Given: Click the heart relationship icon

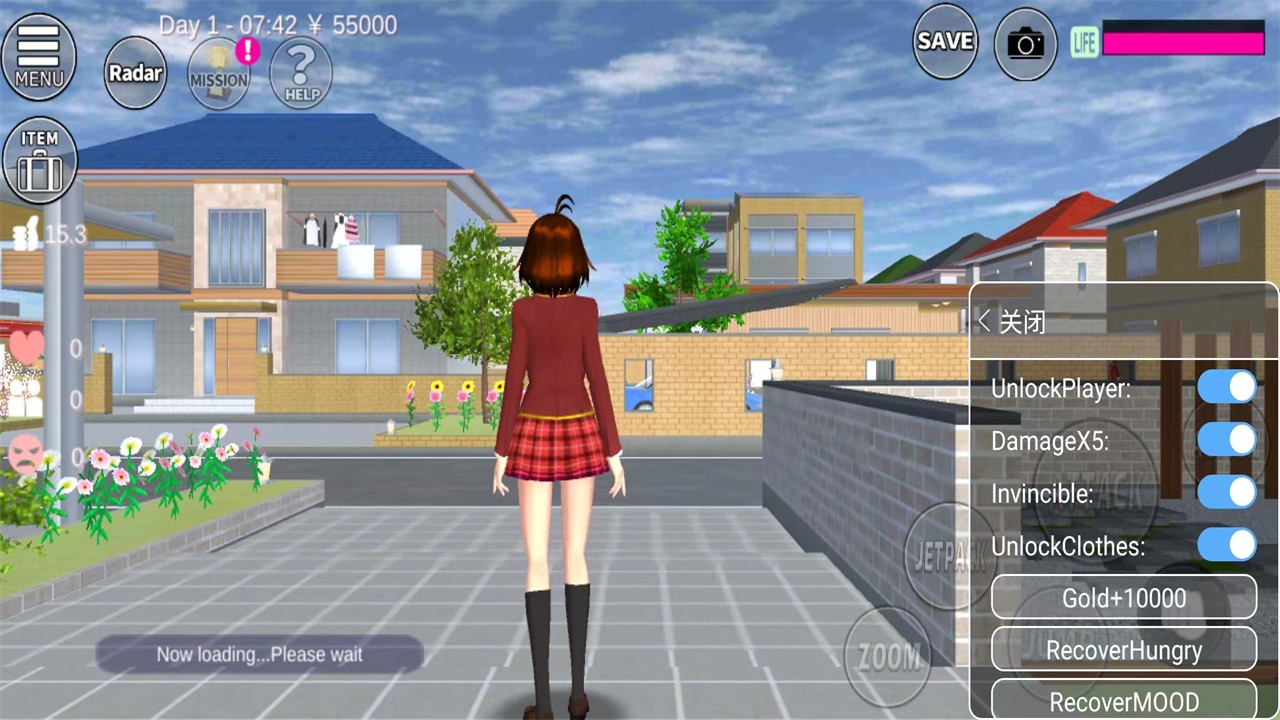Looking at the screenshot, I should click(x=27, y=348).
